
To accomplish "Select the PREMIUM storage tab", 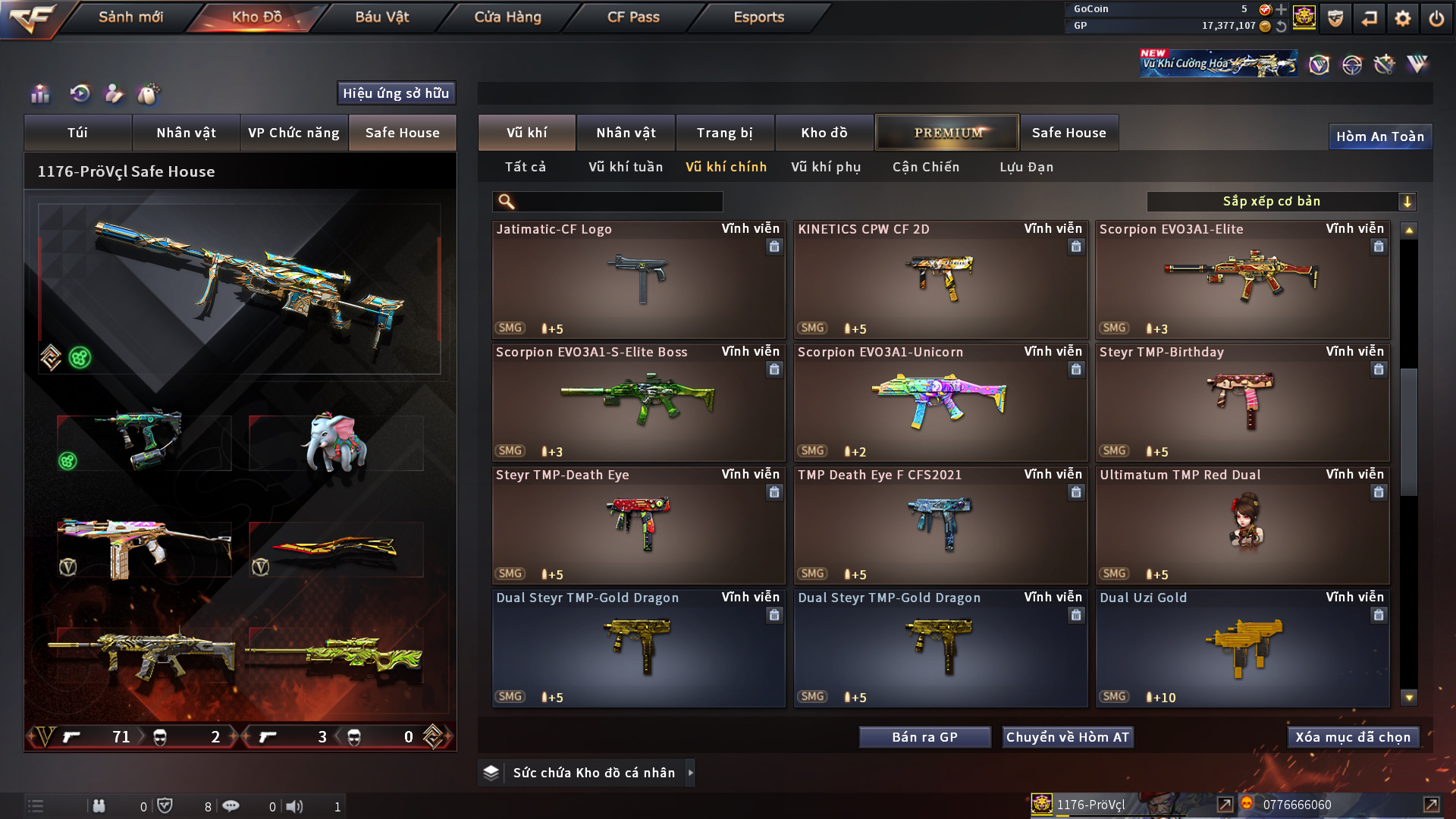I will pos(947,133).
